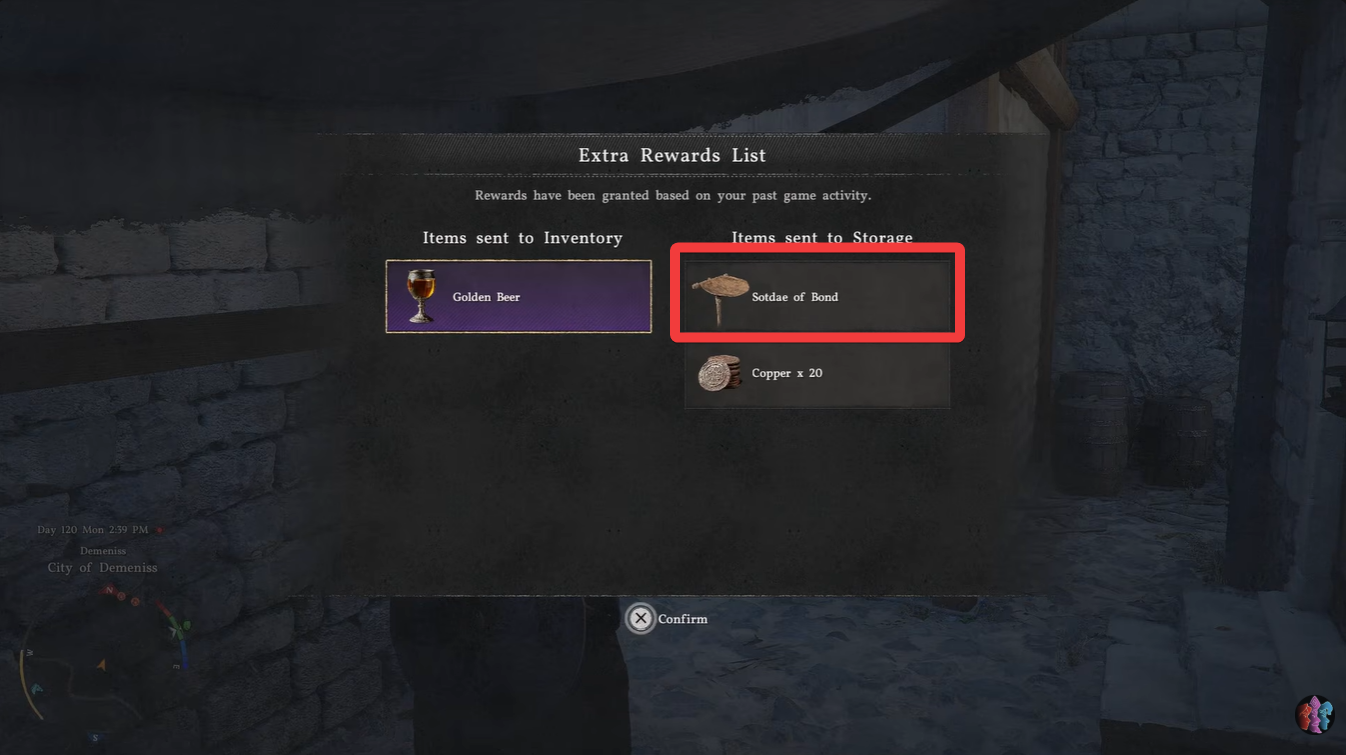Viewport: 1346px width, 755px height.
Task: Click the Sotdae of Bond perch icon
Action: tap(720, 294)
